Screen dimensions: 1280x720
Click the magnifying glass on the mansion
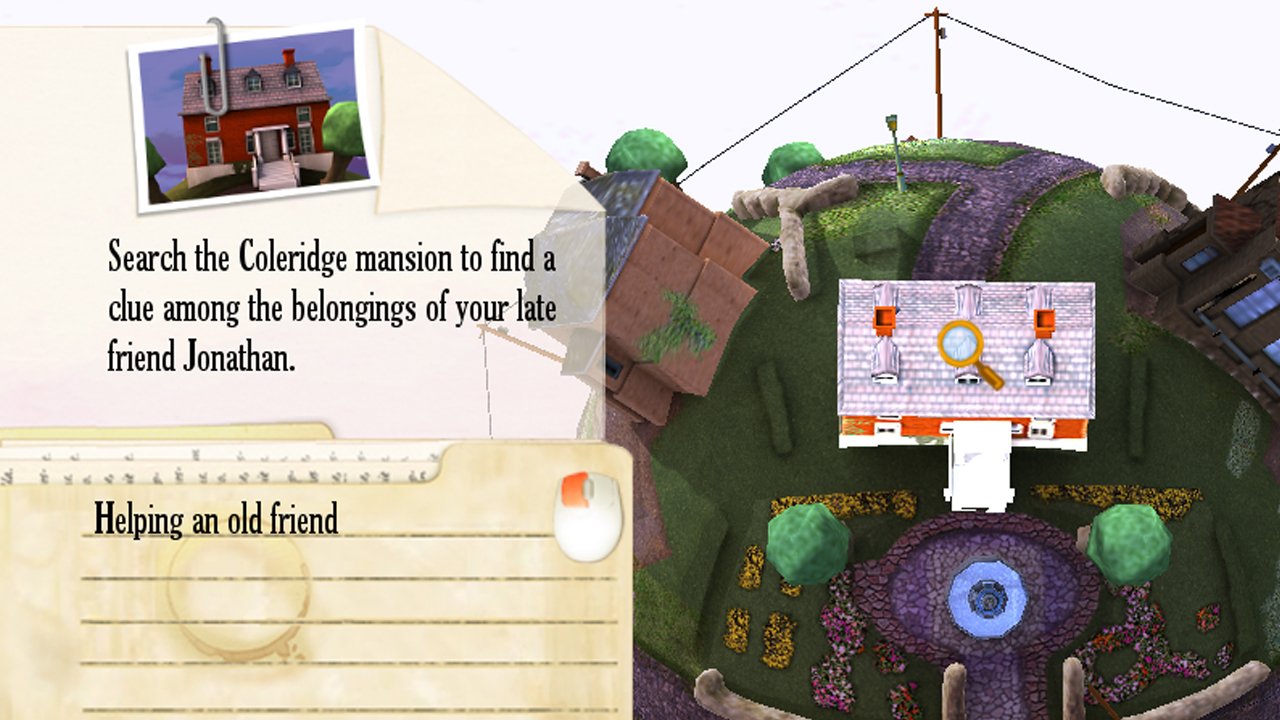point(963,348)
